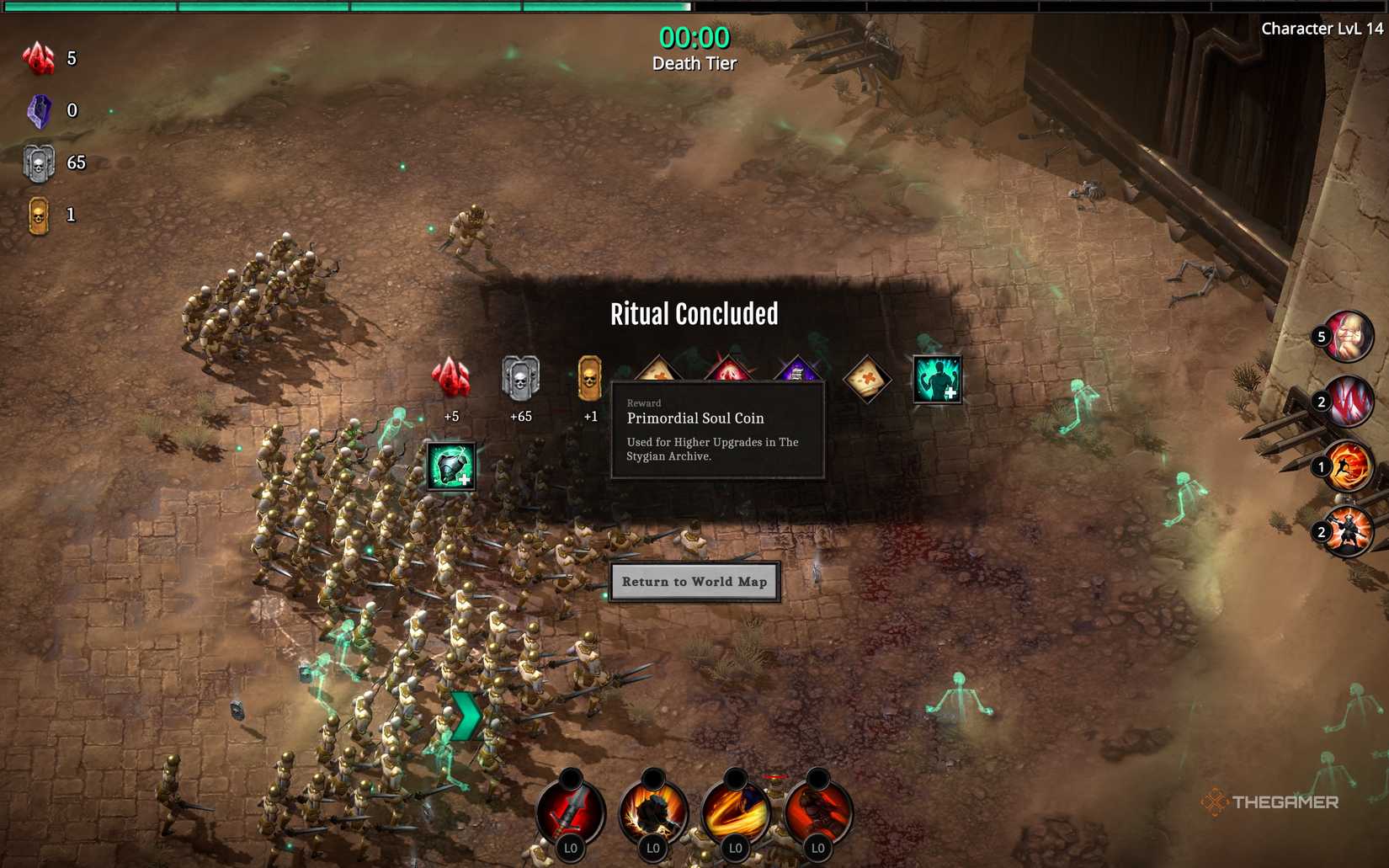Click the green skill upgrade icon with plus
Viewport: 1389px width, 868px height.
[937, 380]
